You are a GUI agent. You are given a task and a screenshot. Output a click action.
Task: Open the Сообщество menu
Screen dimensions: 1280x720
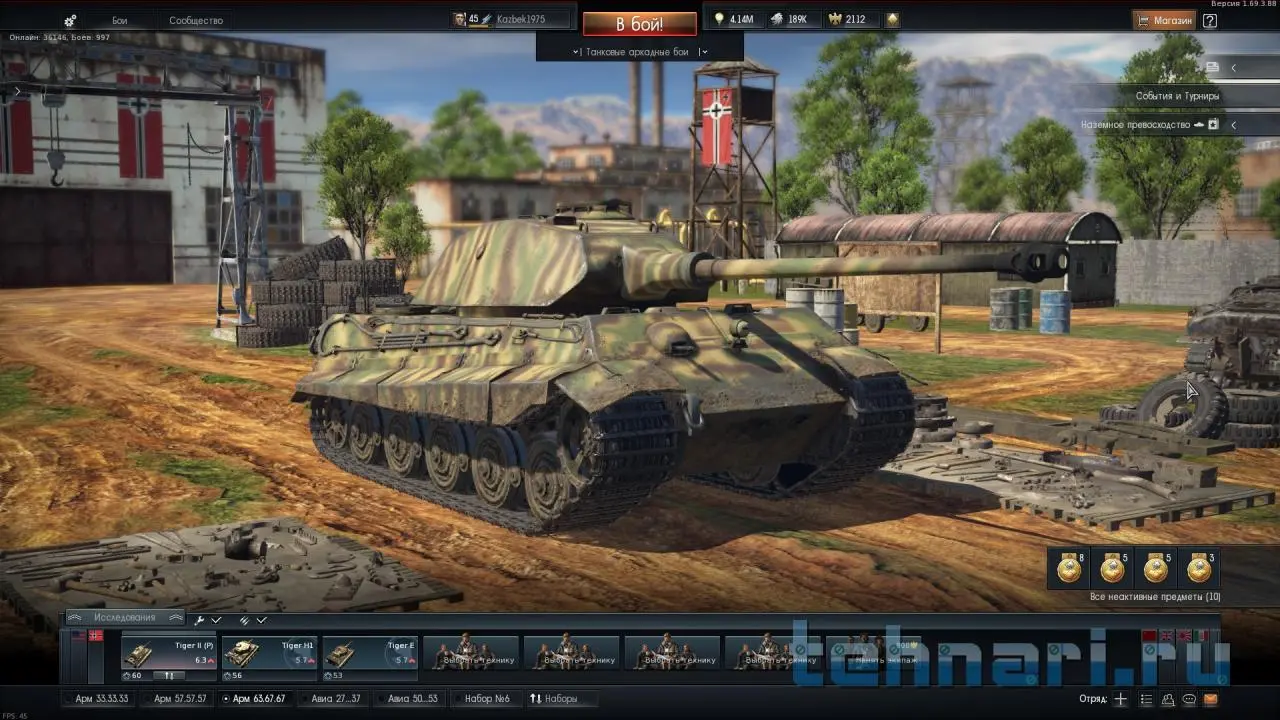(196, 21)
